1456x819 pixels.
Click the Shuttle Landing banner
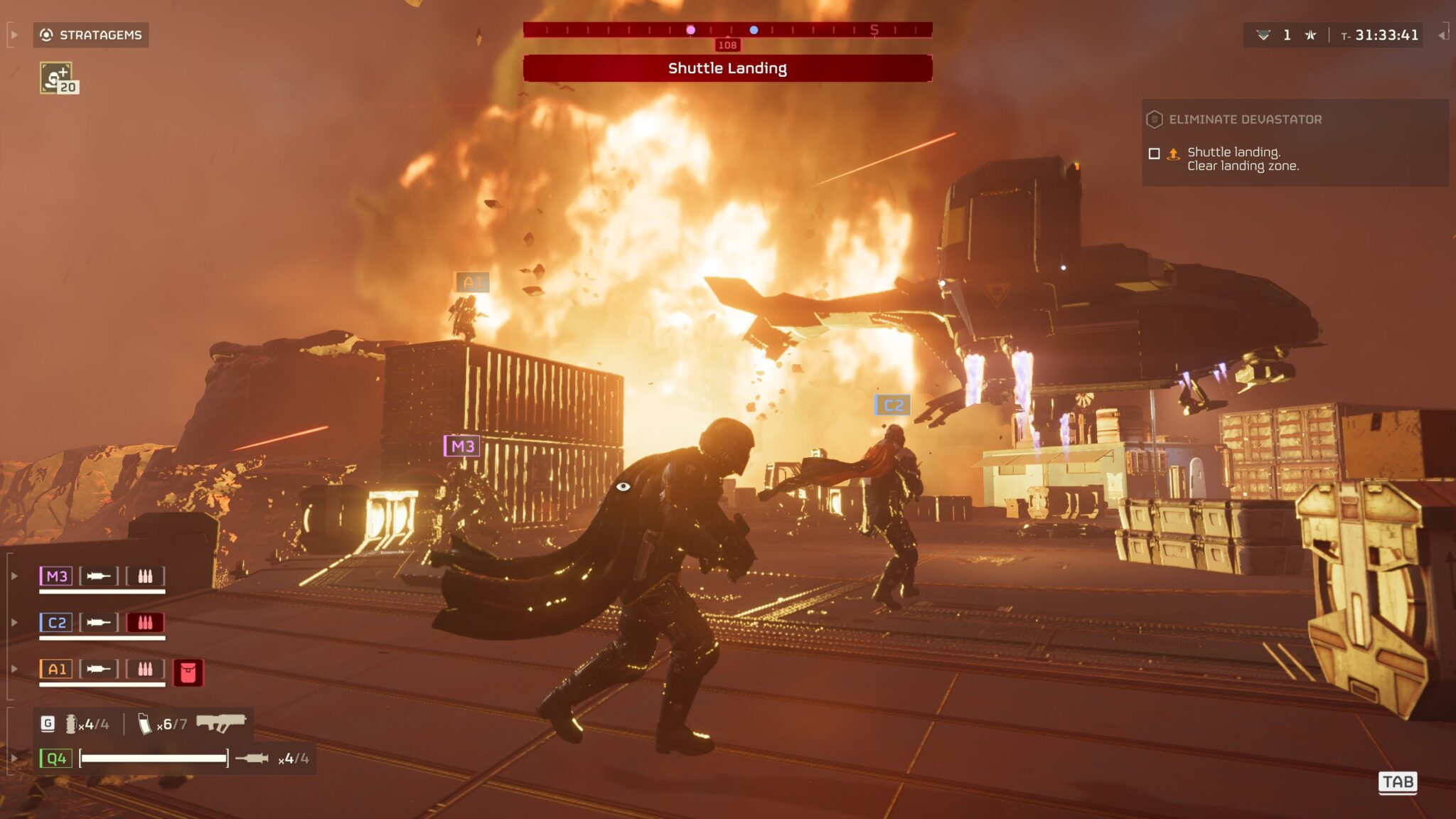[x=727, y=68]
